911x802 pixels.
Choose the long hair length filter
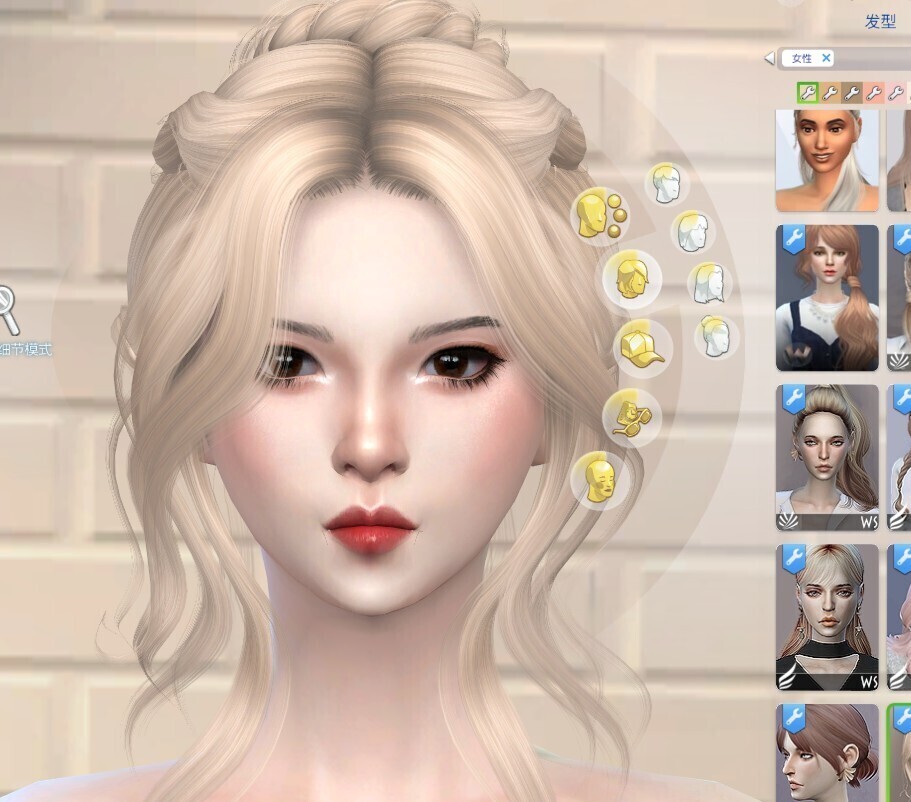click(x=708, y=284)
